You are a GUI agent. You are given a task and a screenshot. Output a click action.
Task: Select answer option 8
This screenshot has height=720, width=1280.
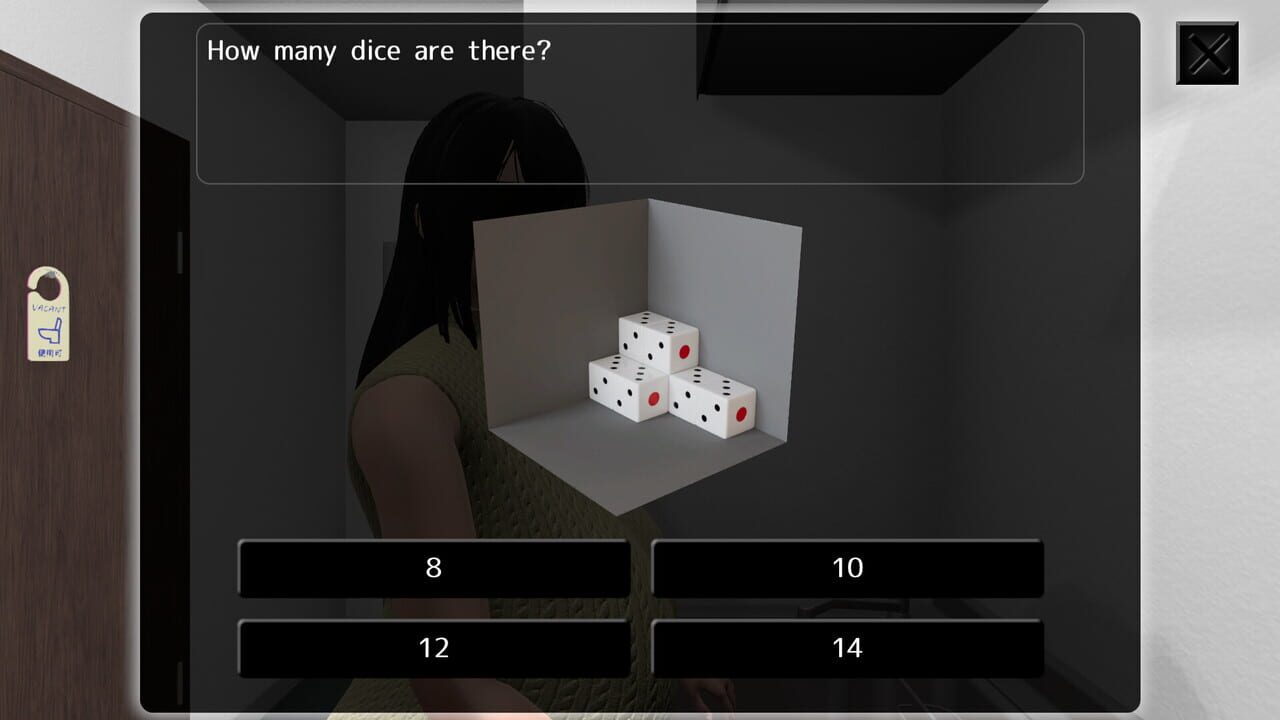click(433, 568)
